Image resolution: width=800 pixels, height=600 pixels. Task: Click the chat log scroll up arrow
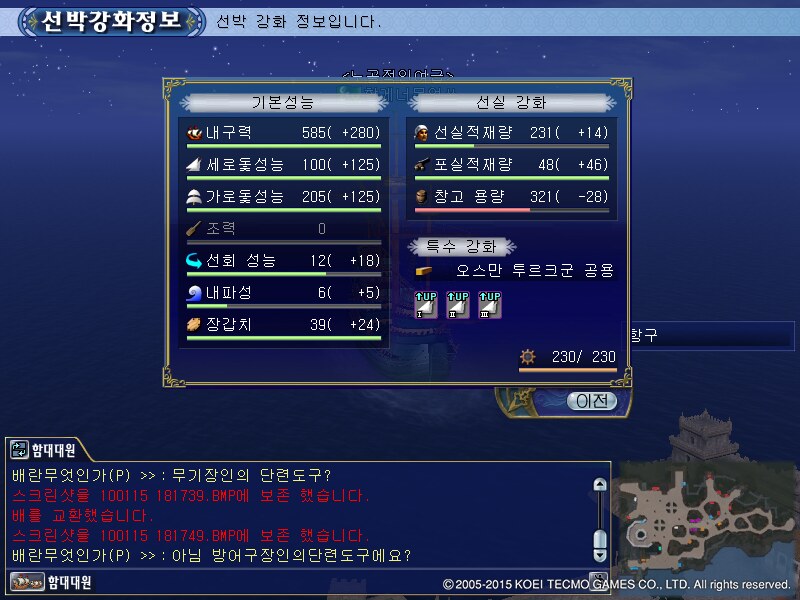[x=600, y=485]
